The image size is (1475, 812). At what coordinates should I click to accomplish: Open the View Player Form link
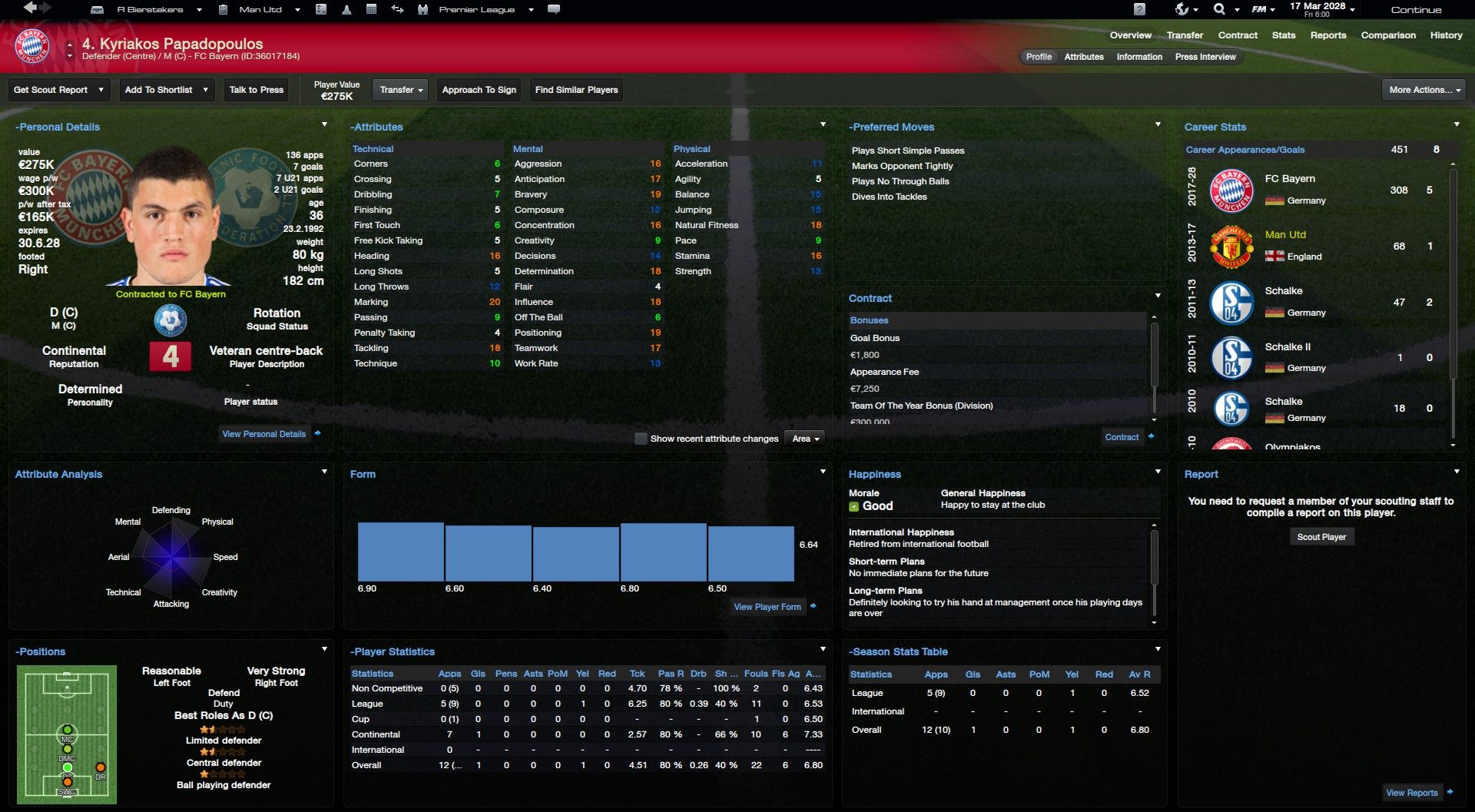pyautogui.click(x=767, y=607)
